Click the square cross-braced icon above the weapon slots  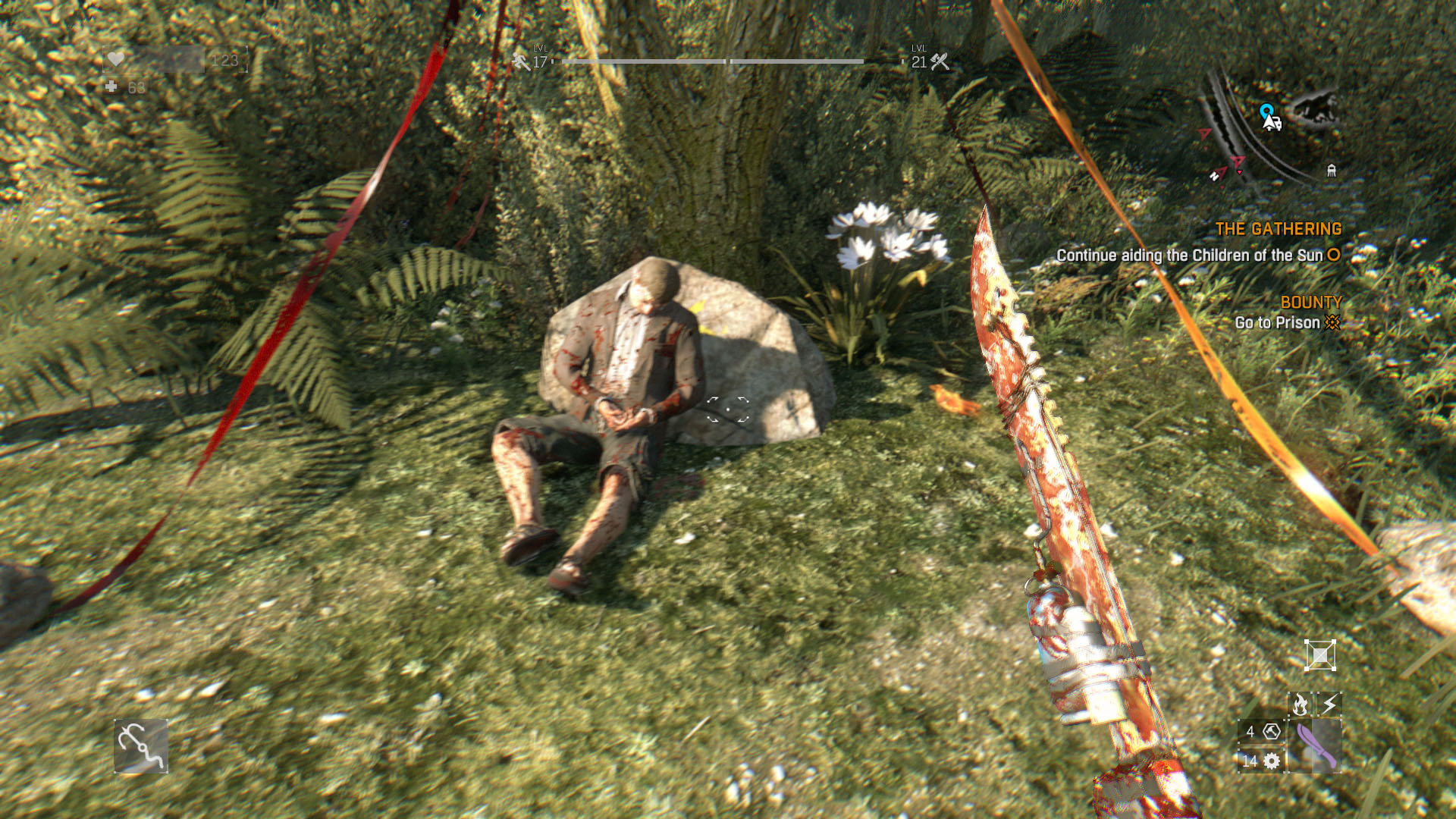pos(1319,655)
